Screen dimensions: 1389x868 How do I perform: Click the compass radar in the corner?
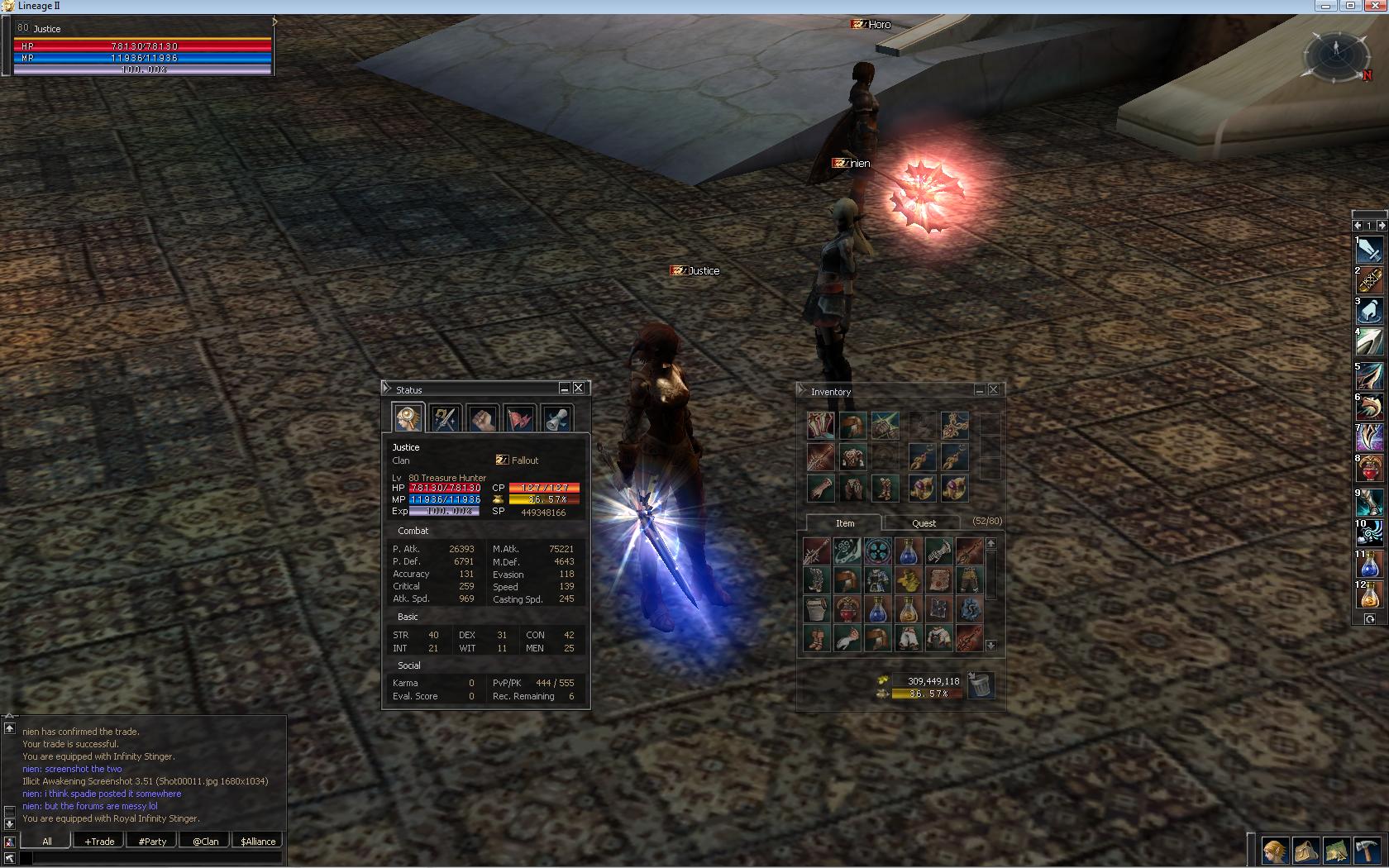1336,55
